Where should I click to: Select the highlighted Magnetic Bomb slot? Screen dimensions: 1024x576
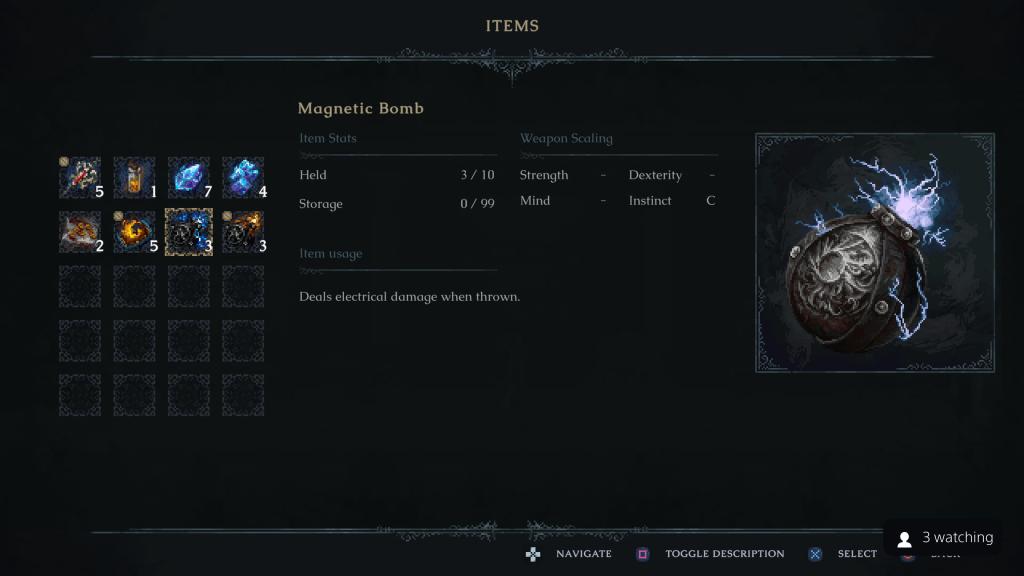coord(188,231)
